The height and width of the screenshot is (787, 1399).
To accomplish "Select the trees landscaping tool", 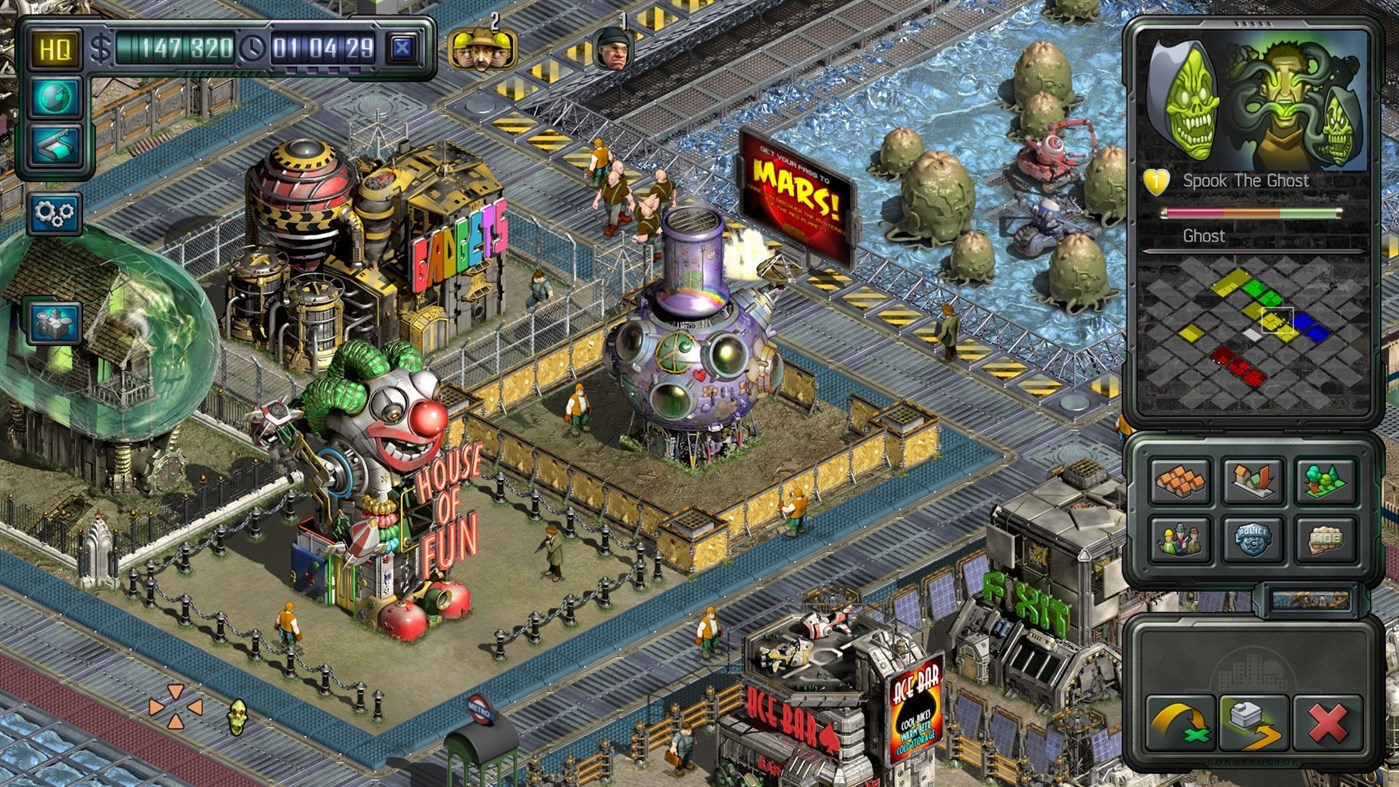I will coord(1325,480).
